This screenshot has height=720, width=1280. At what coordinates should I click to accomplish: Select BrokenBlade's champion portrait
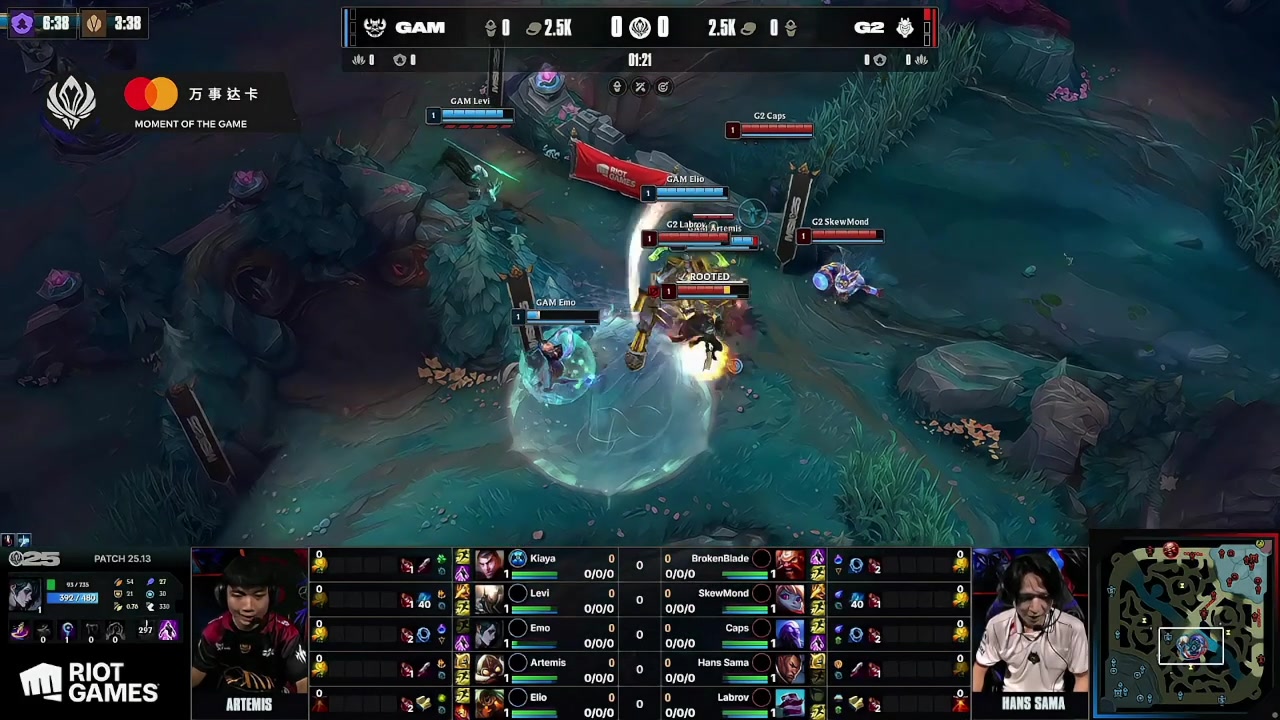click(790, 566)
